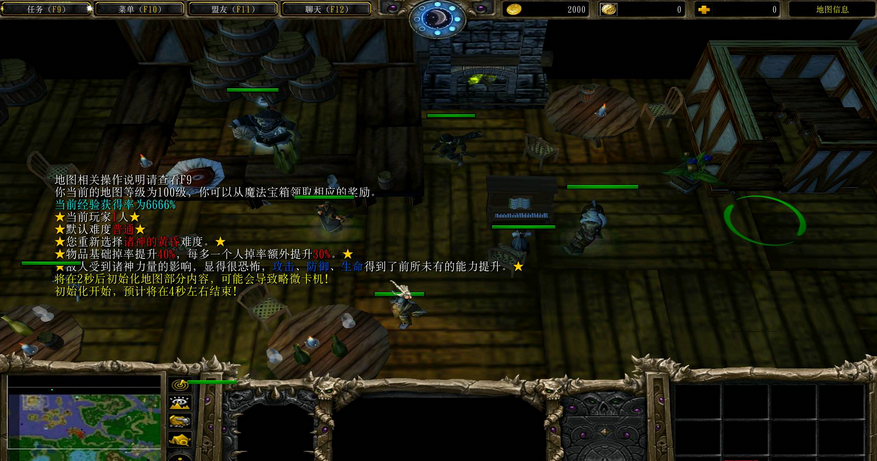
Task: Open the 盟友 (F11) allies menu
Action: pyautogui.click(x=232, y=9)
